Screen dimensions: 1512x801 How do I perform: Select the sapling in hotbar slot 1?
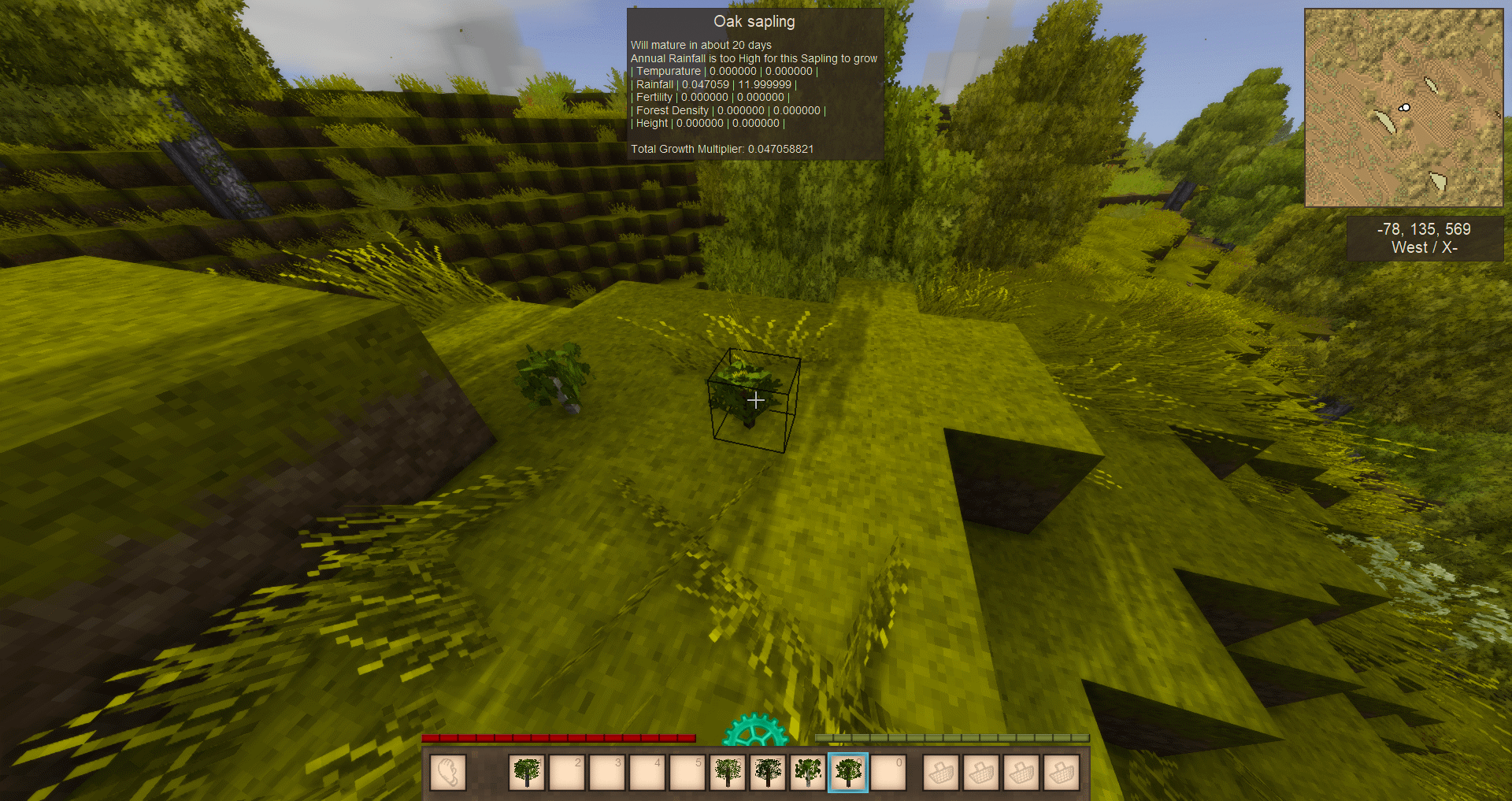pos(527,772)
